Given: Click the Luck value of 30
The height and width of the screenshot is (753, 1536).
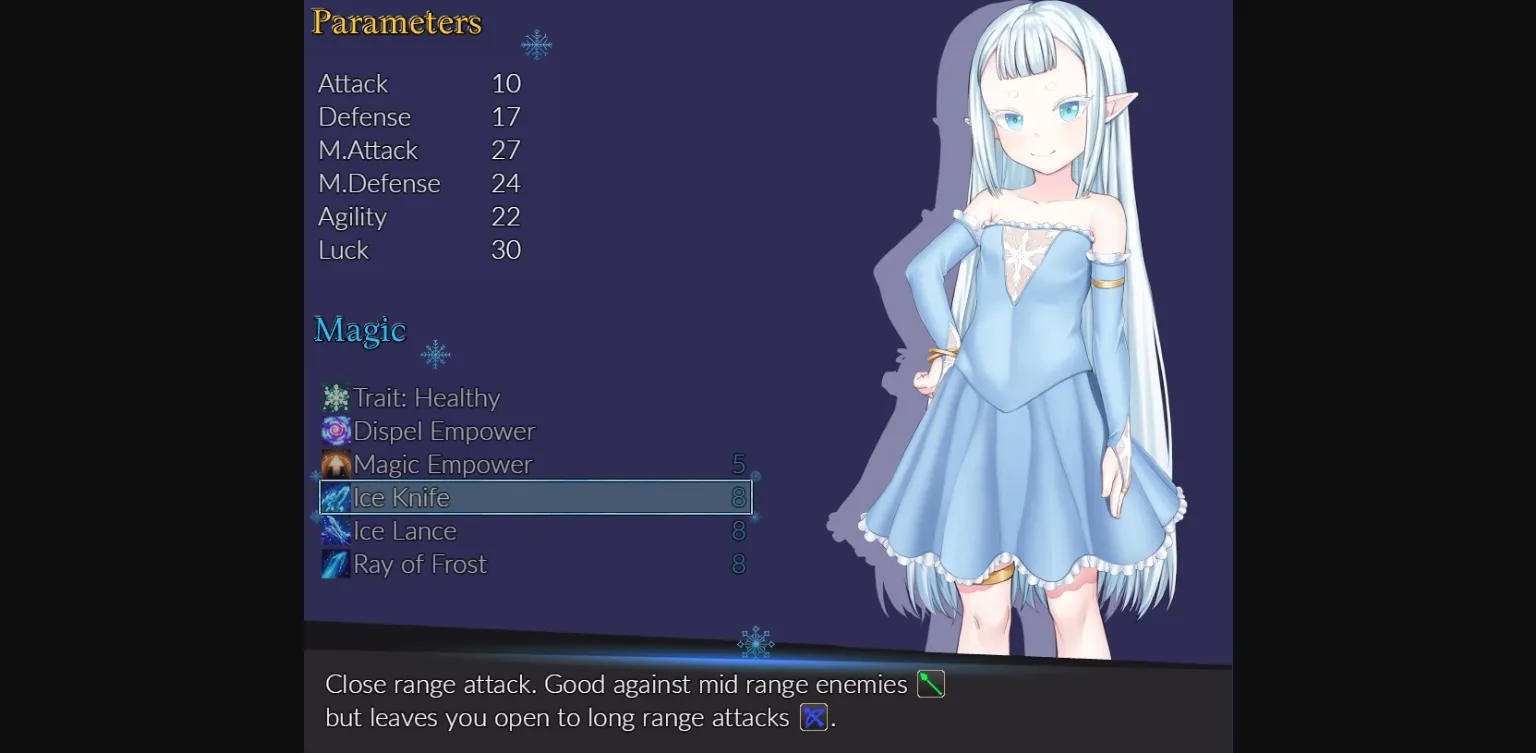Looking at the screenshot, I should [x=505, y=251].
